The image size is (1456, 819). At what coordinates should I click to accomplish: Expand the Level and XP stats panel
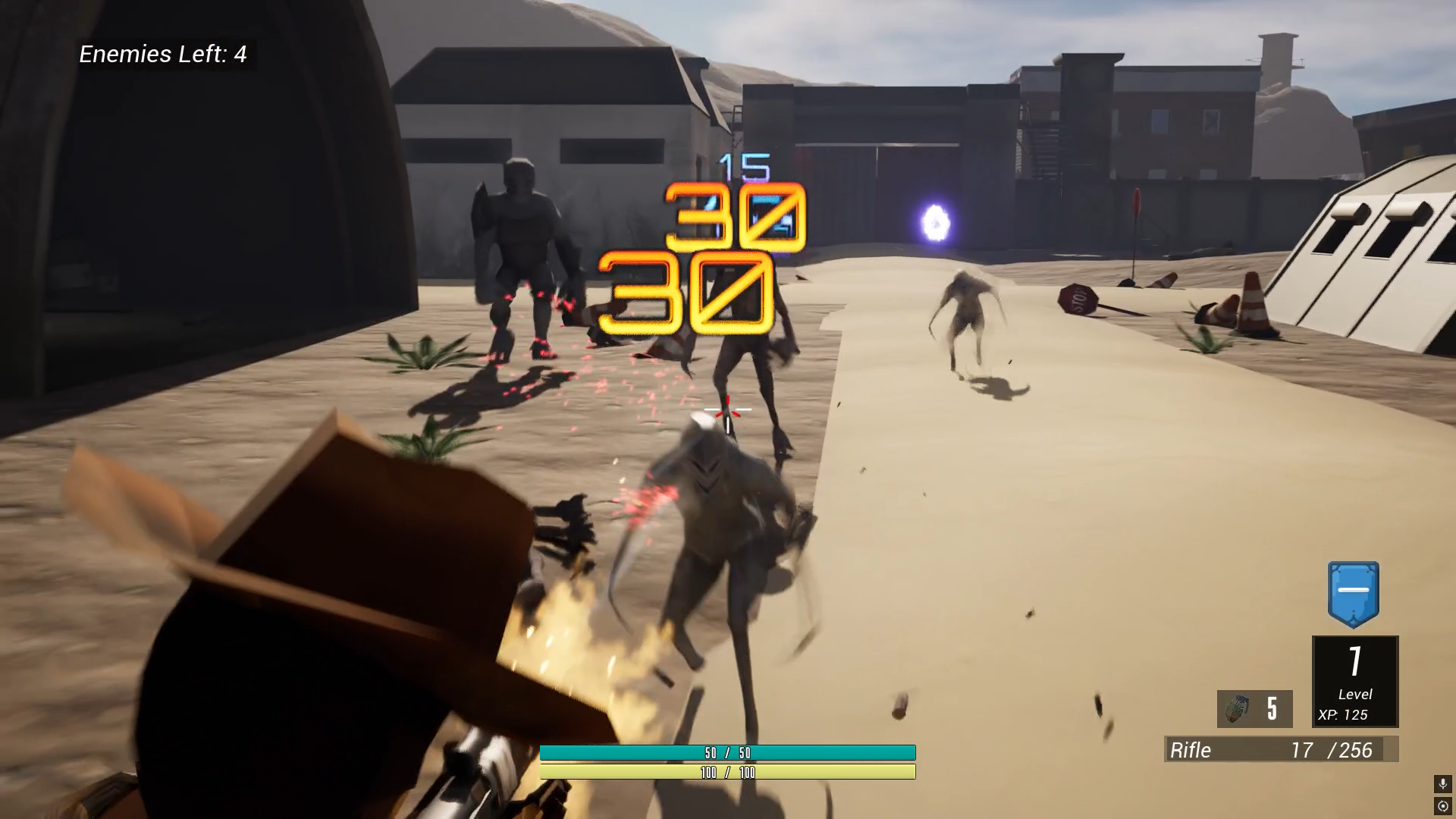tap(1354, 681)
